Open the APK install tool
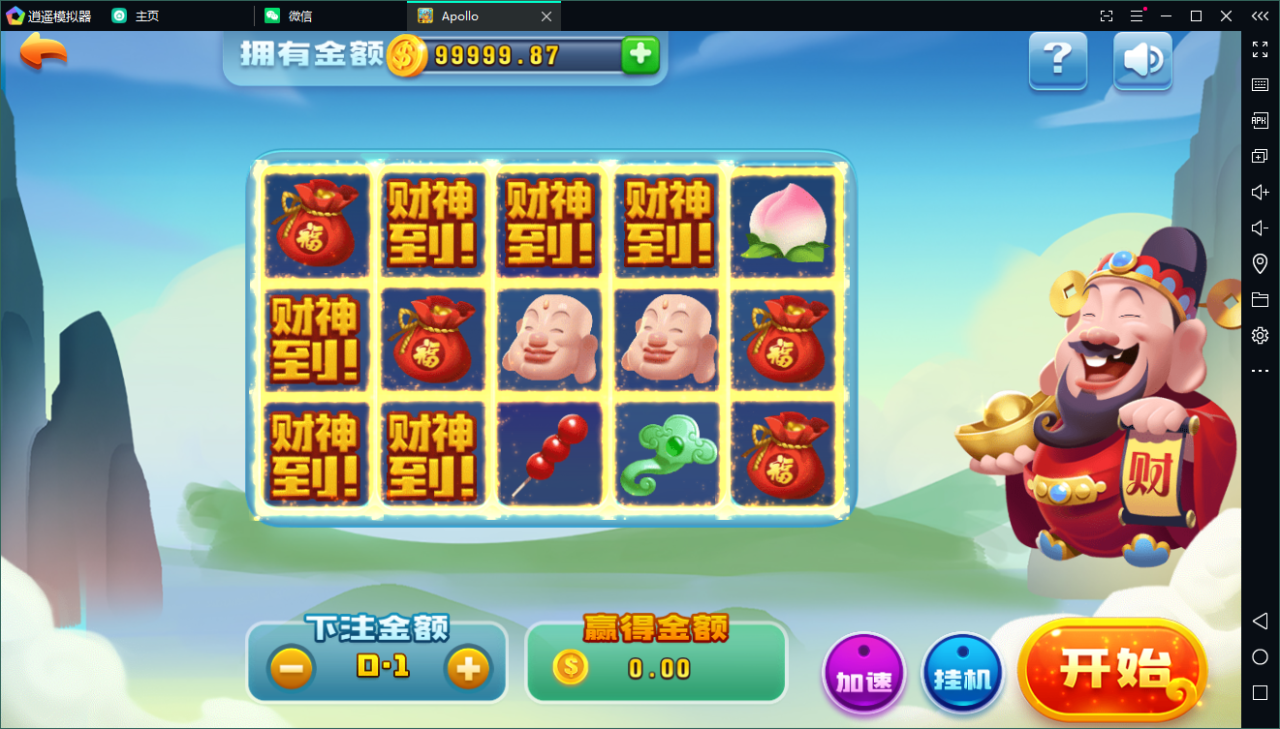 1259,120
